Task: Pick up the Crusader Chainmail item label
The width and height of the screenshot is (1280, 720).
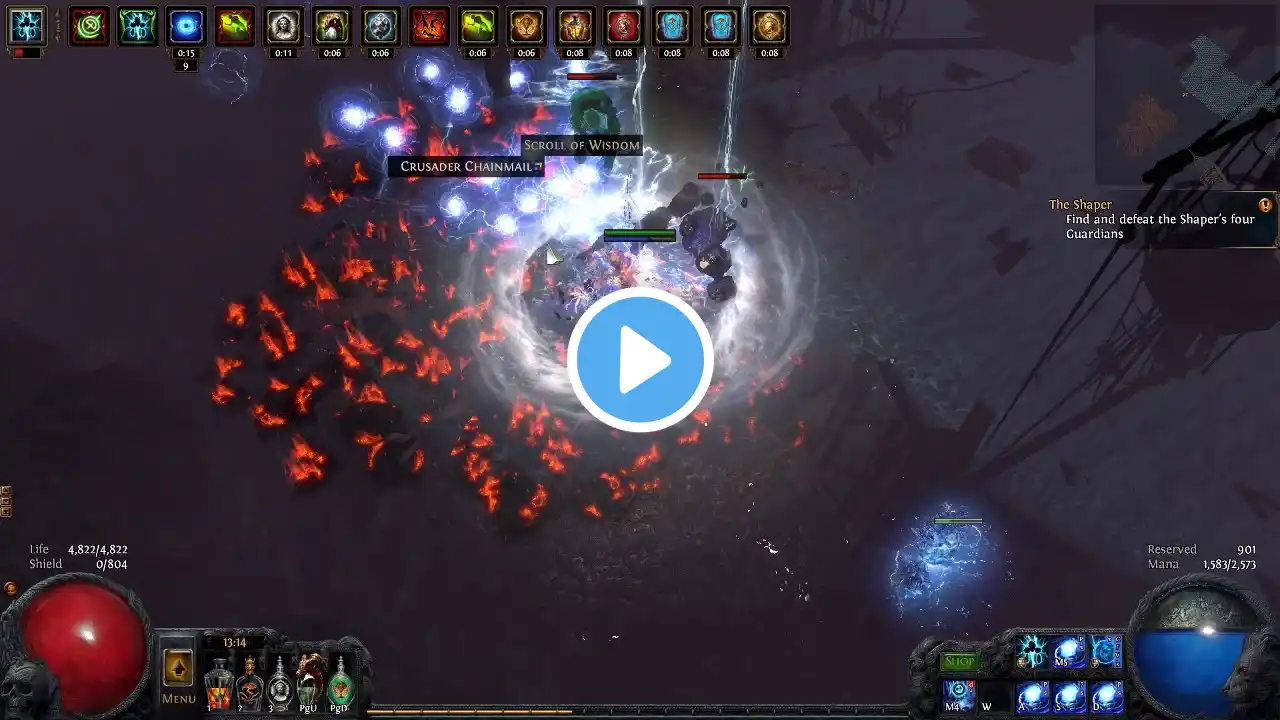Action: point(466,167)
